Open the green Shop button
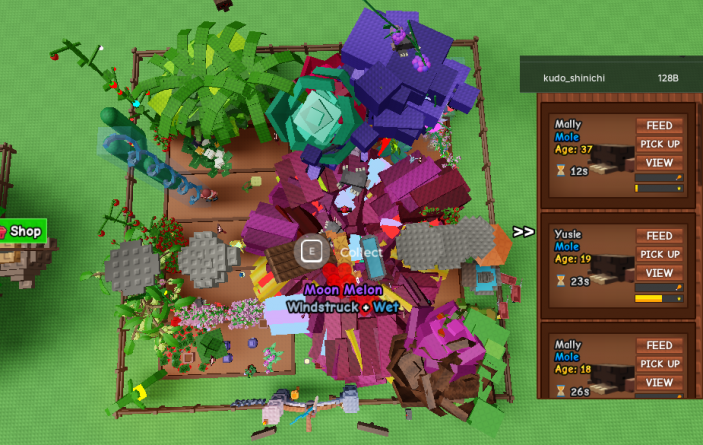This screenshot has height=445, width=703. (21, 232)
